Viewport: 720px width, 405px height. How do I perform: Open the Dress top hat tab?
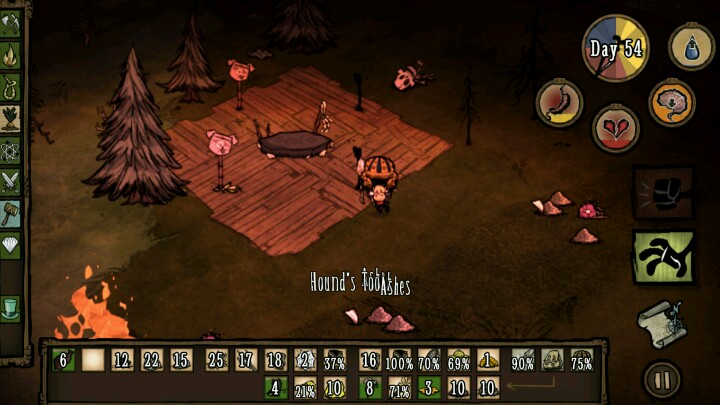10,306
